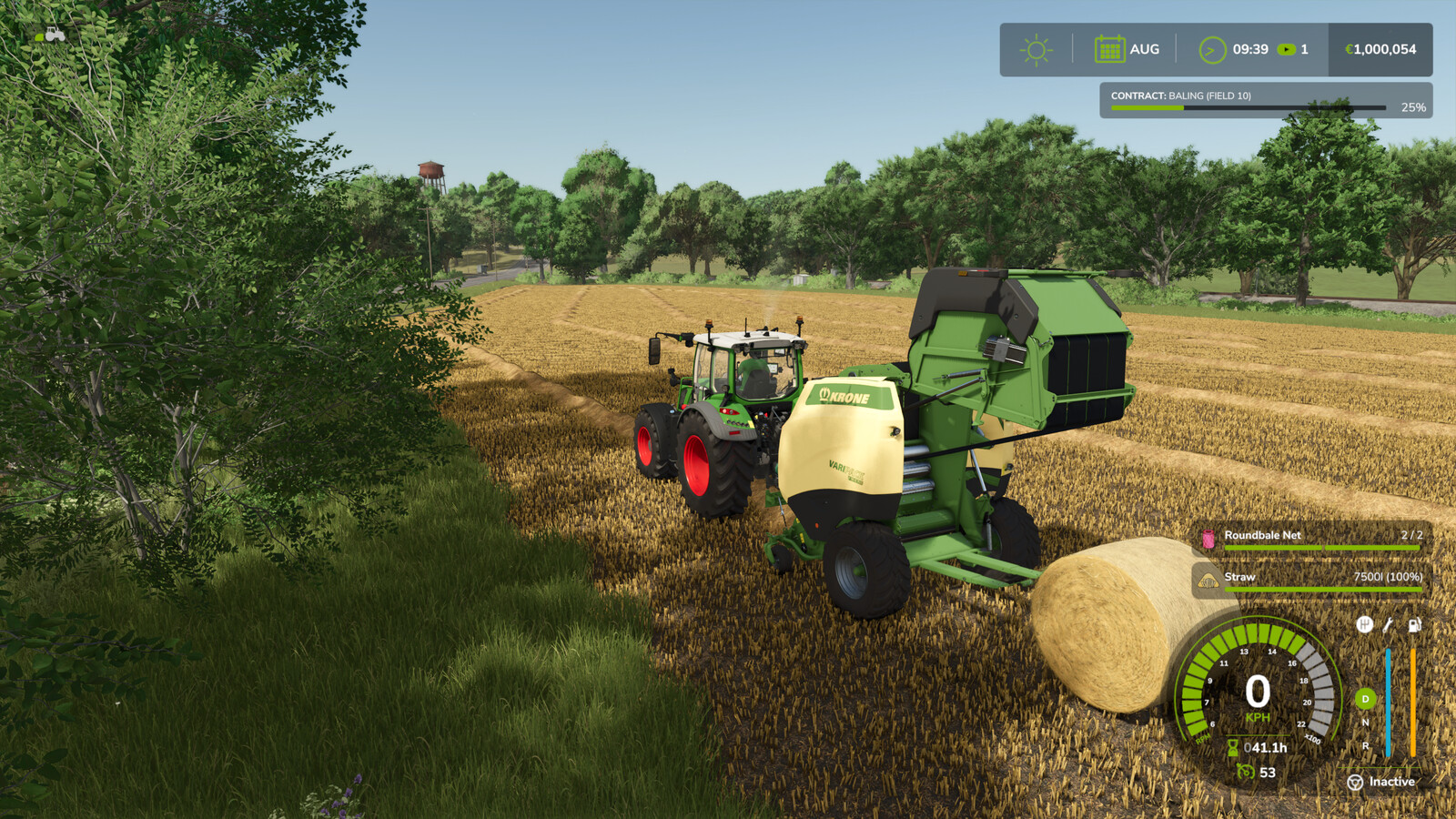Click the steering wheel icon beside Inactive
This screenshot has height=819, width=1456.
point(1353,781)
